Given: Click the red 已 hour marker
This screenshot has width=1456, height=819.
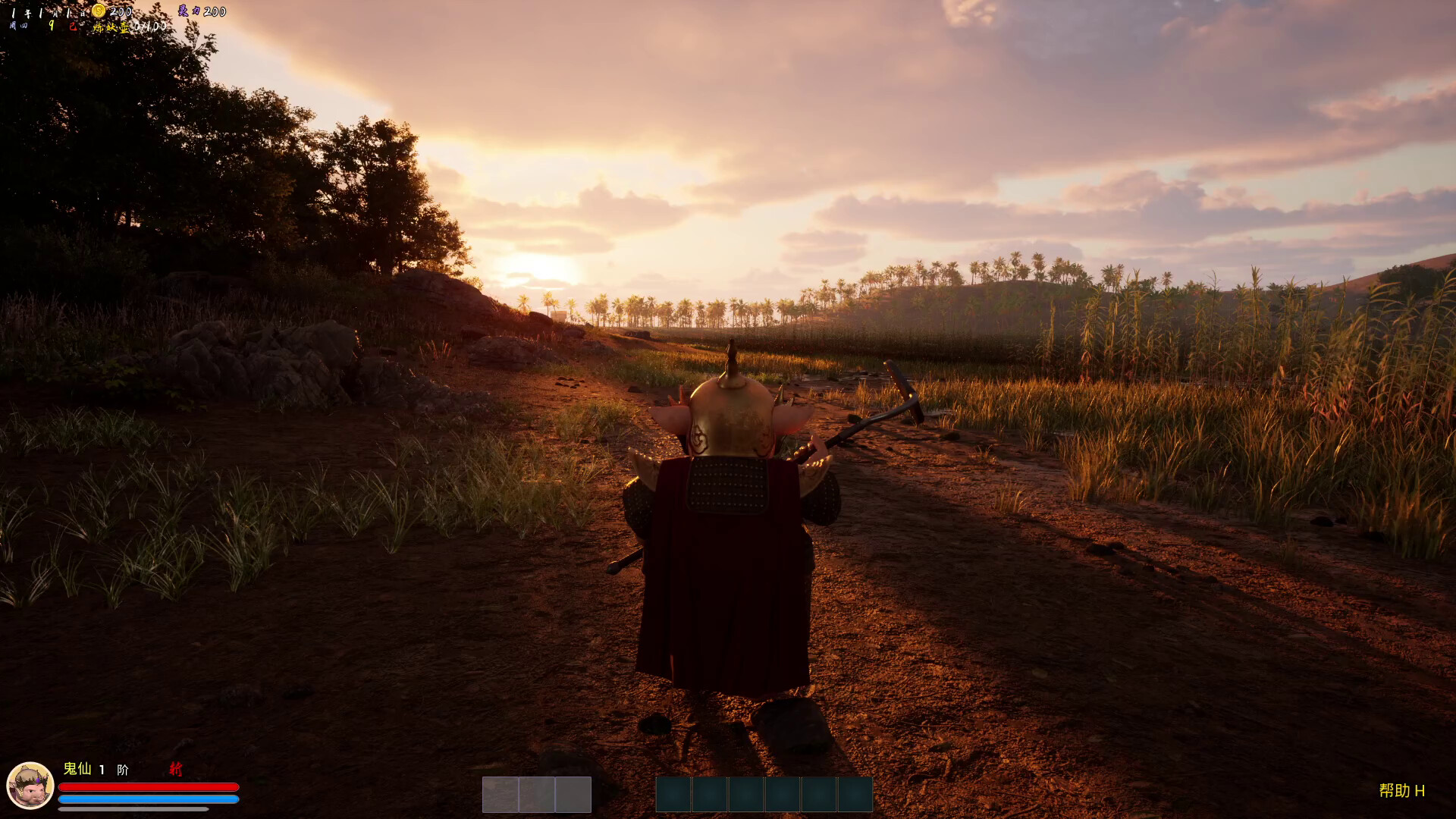Looking at the screenshot, I should point(73,26).
